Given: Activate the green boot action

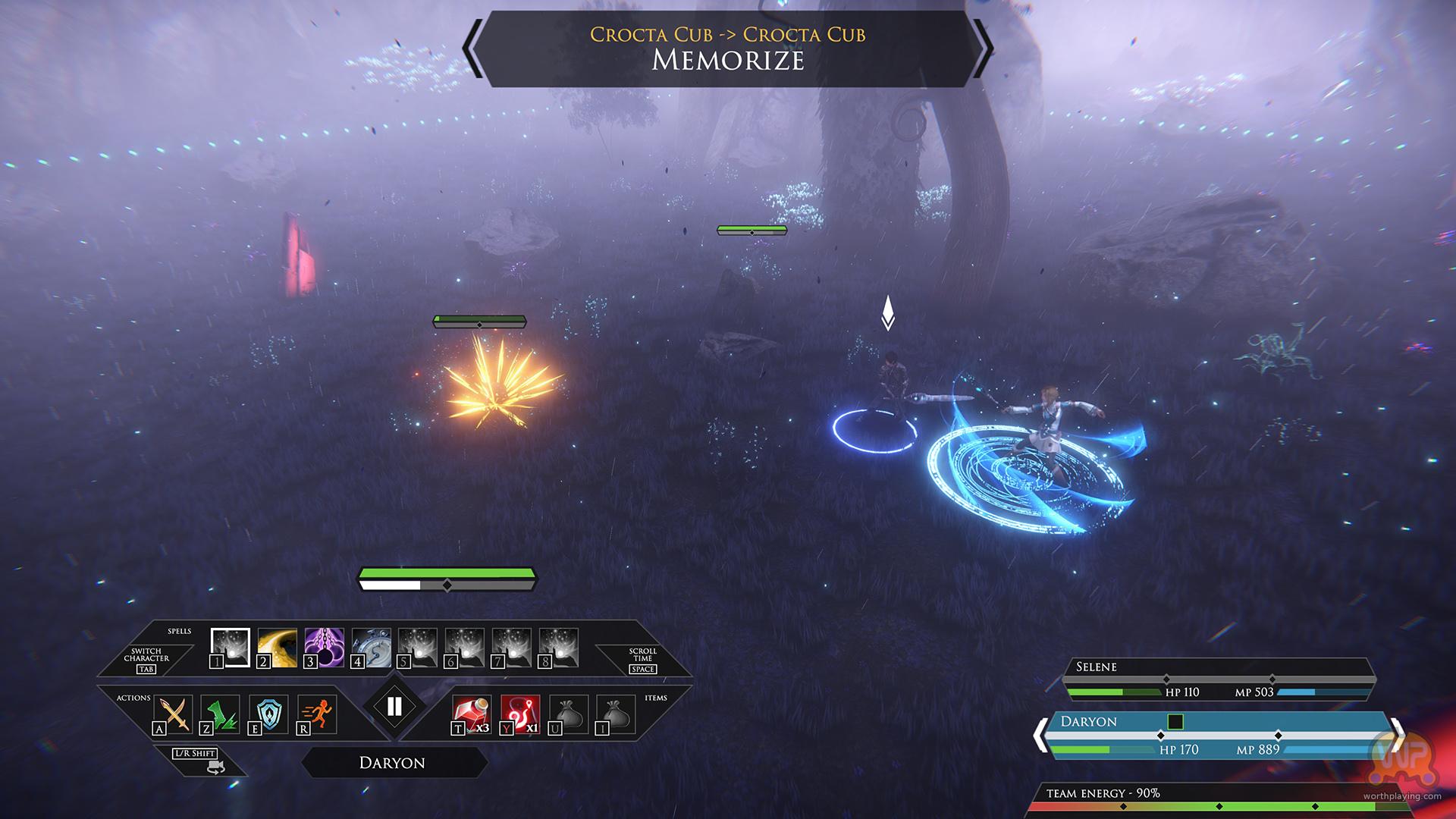Looking at the screenshot, I should pyautogui.click(x=221, y=714).
